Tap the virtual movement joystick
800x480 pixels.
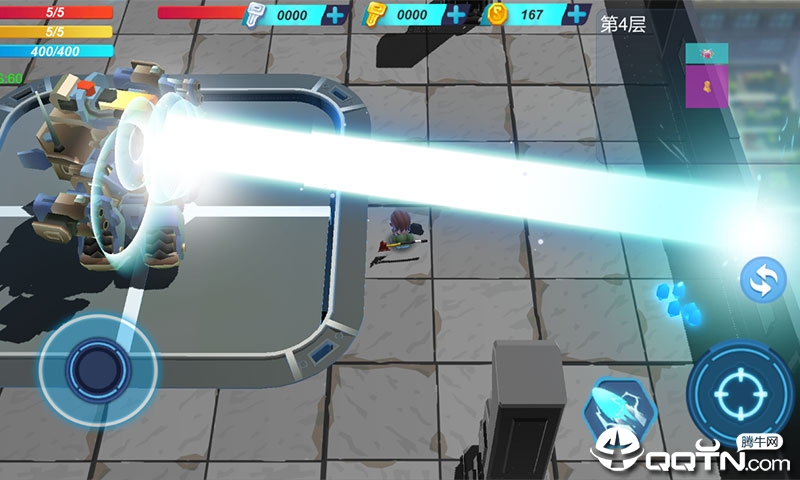coord(97,367)
